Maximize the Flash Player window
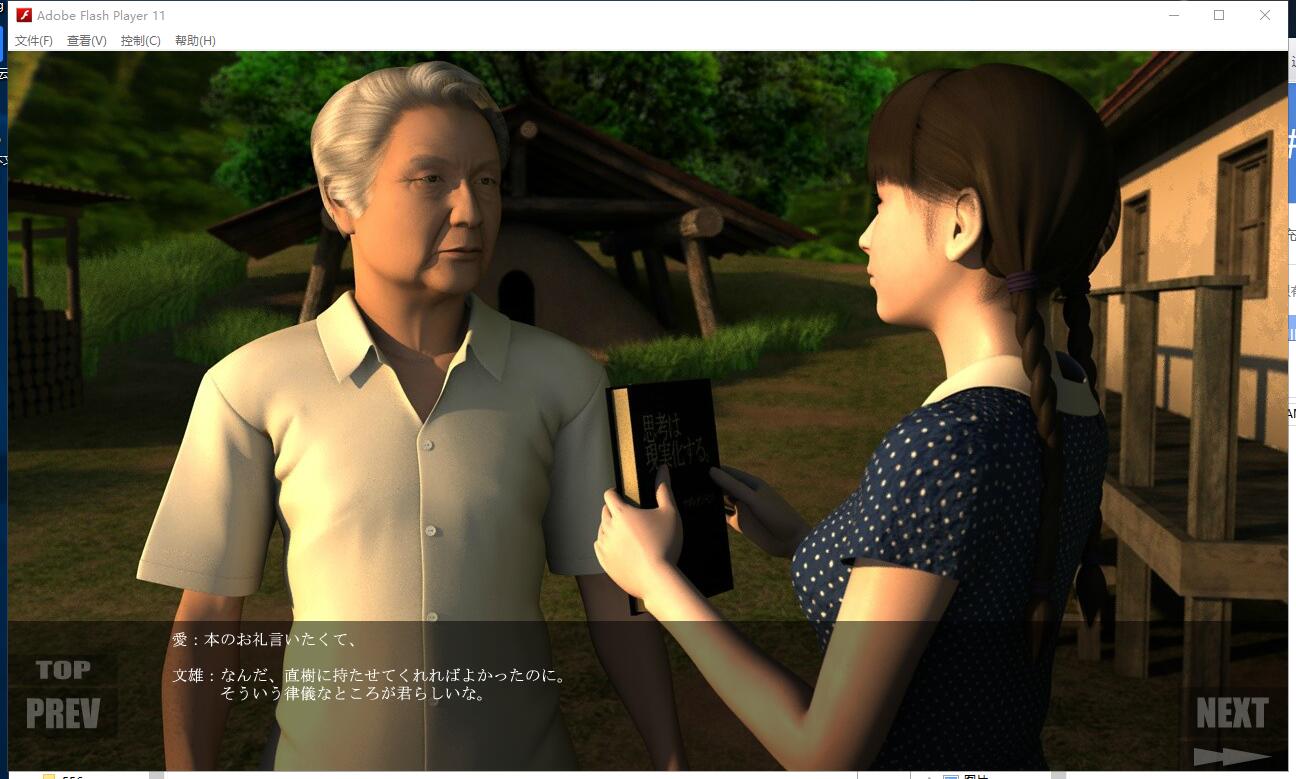 pyautogui.click(x=1219, y=15)
